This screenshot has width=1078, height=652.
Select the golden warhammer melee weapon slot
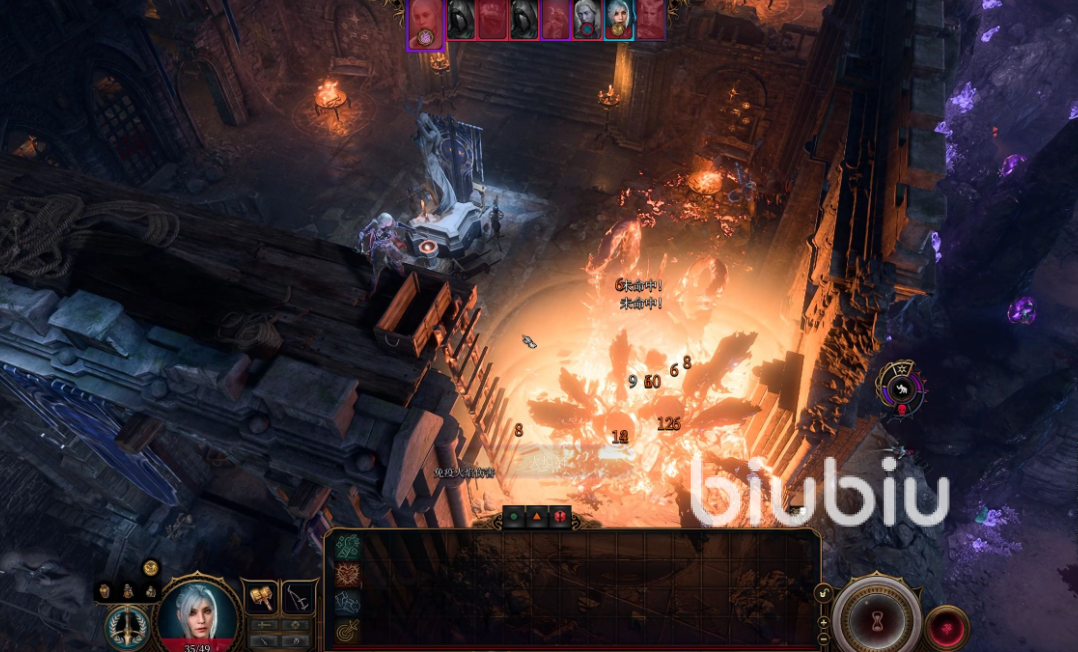pyautogui.click(x=261, y=597)
